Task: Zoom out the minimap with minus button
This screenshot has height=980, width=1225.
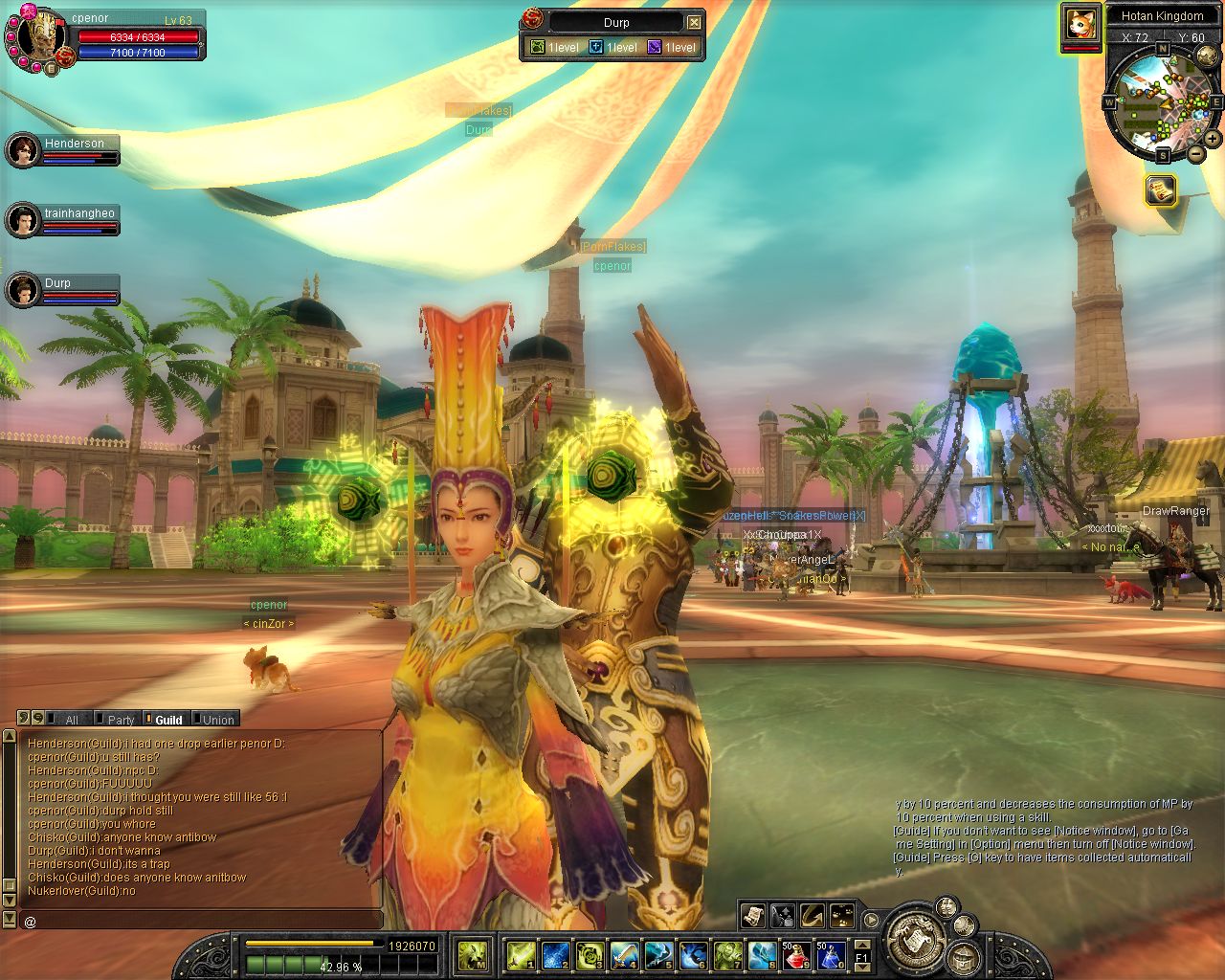Action: pos(1195,153)
